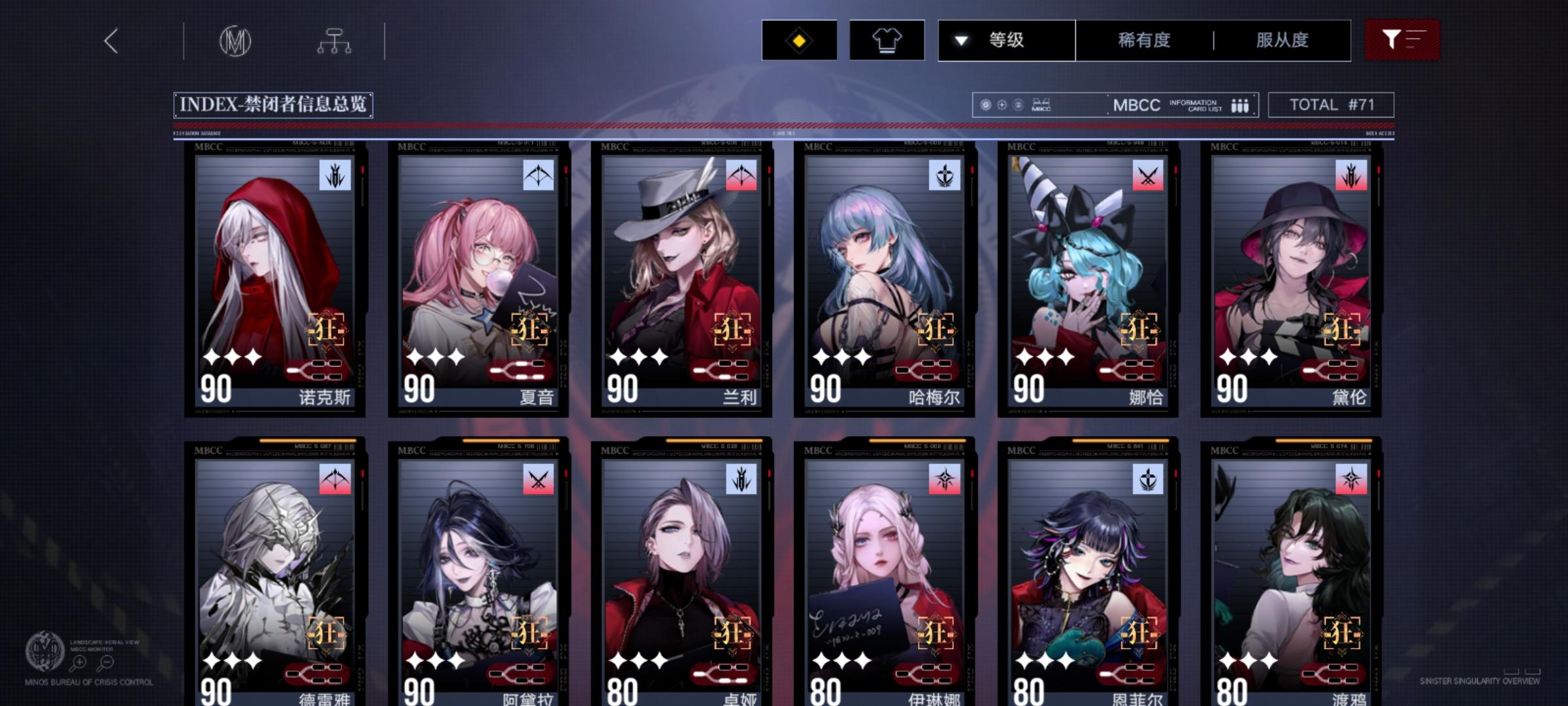Click the yellow diamond badge icon
This screenshot has height=706, width=1568.
[798, 40]
